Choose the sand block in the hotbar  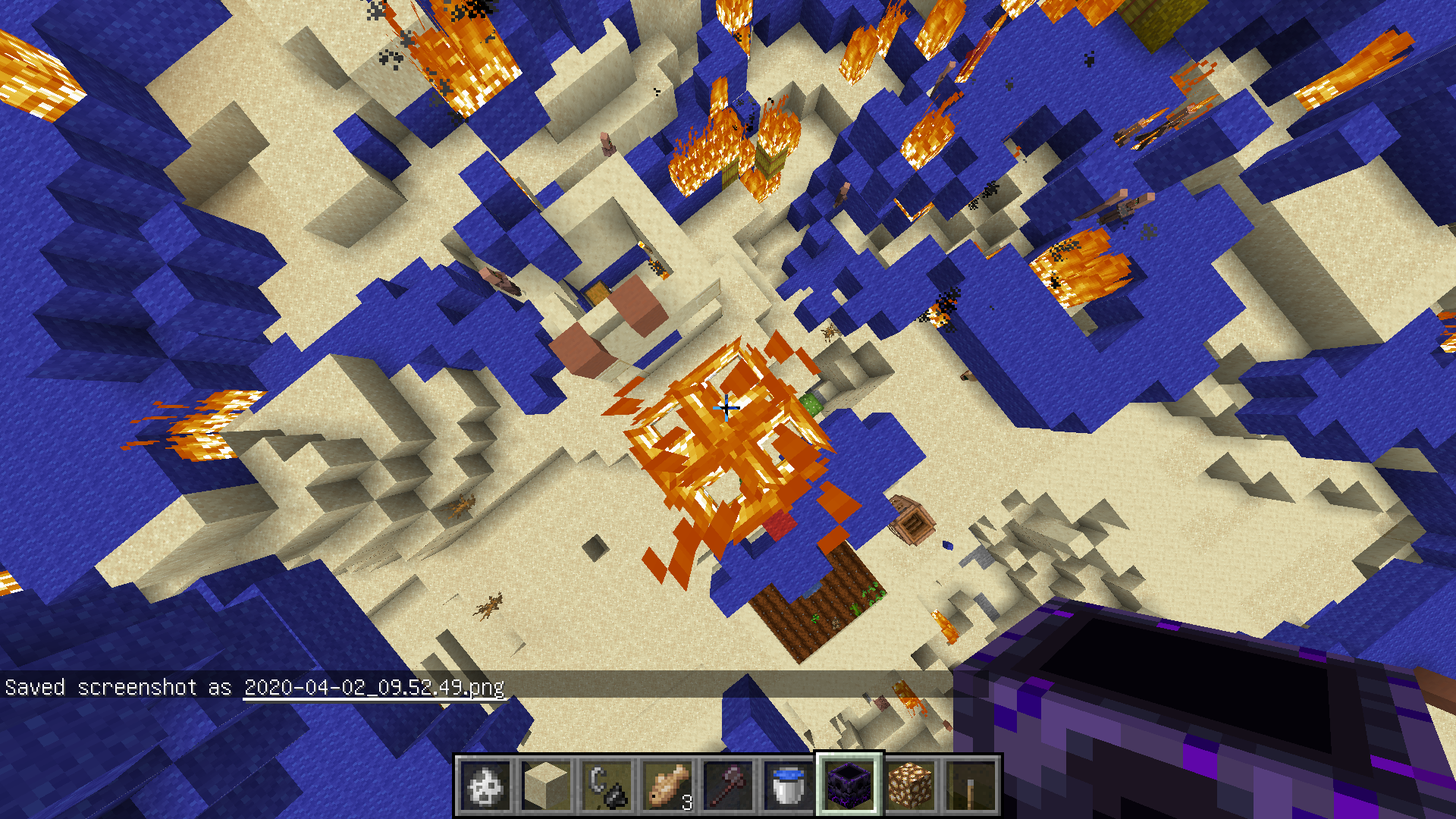coord(546,786)
